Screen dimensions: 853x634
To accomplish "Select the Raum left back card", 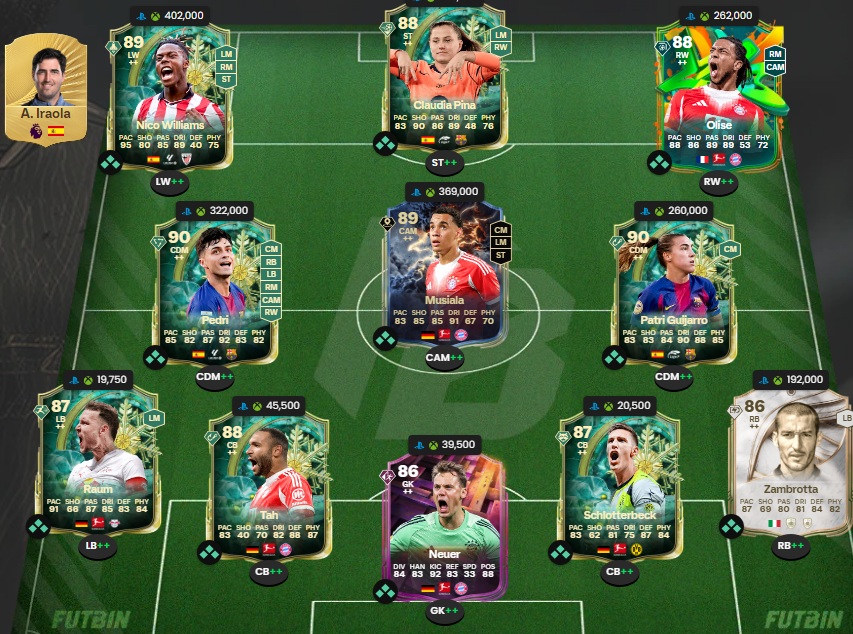I will [x=98, y=460].
